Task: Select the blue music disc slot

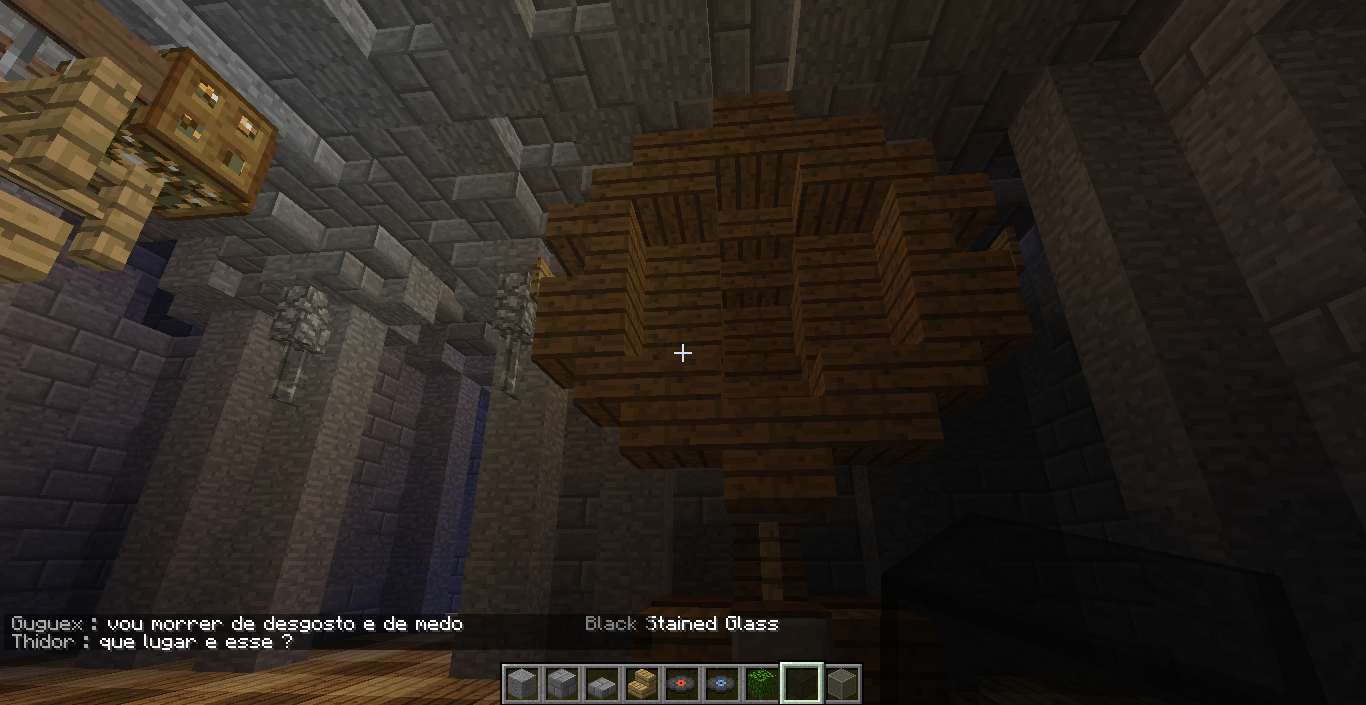Action: (x=721, y=684)
